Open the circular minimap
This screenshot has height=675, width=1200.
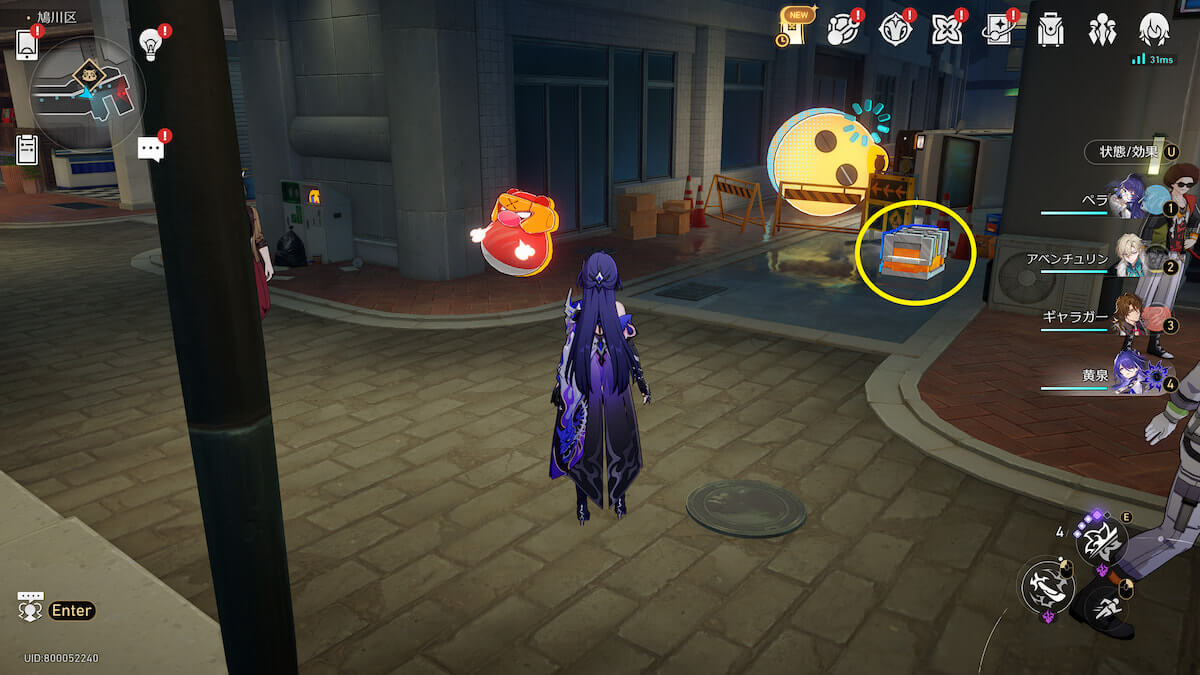pyautogui.click(x=88, y=93)
